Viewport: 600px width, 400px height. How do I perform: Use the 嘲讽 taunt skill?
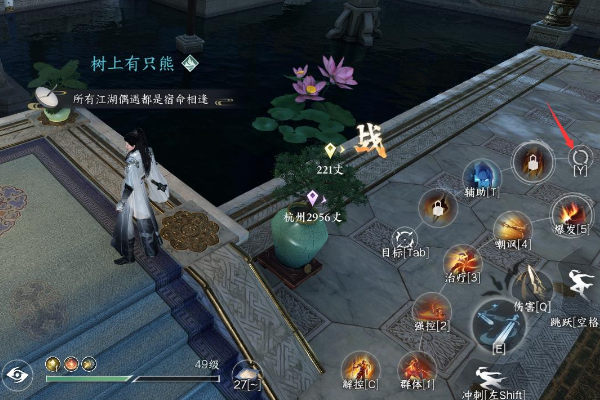pos(511,228)
